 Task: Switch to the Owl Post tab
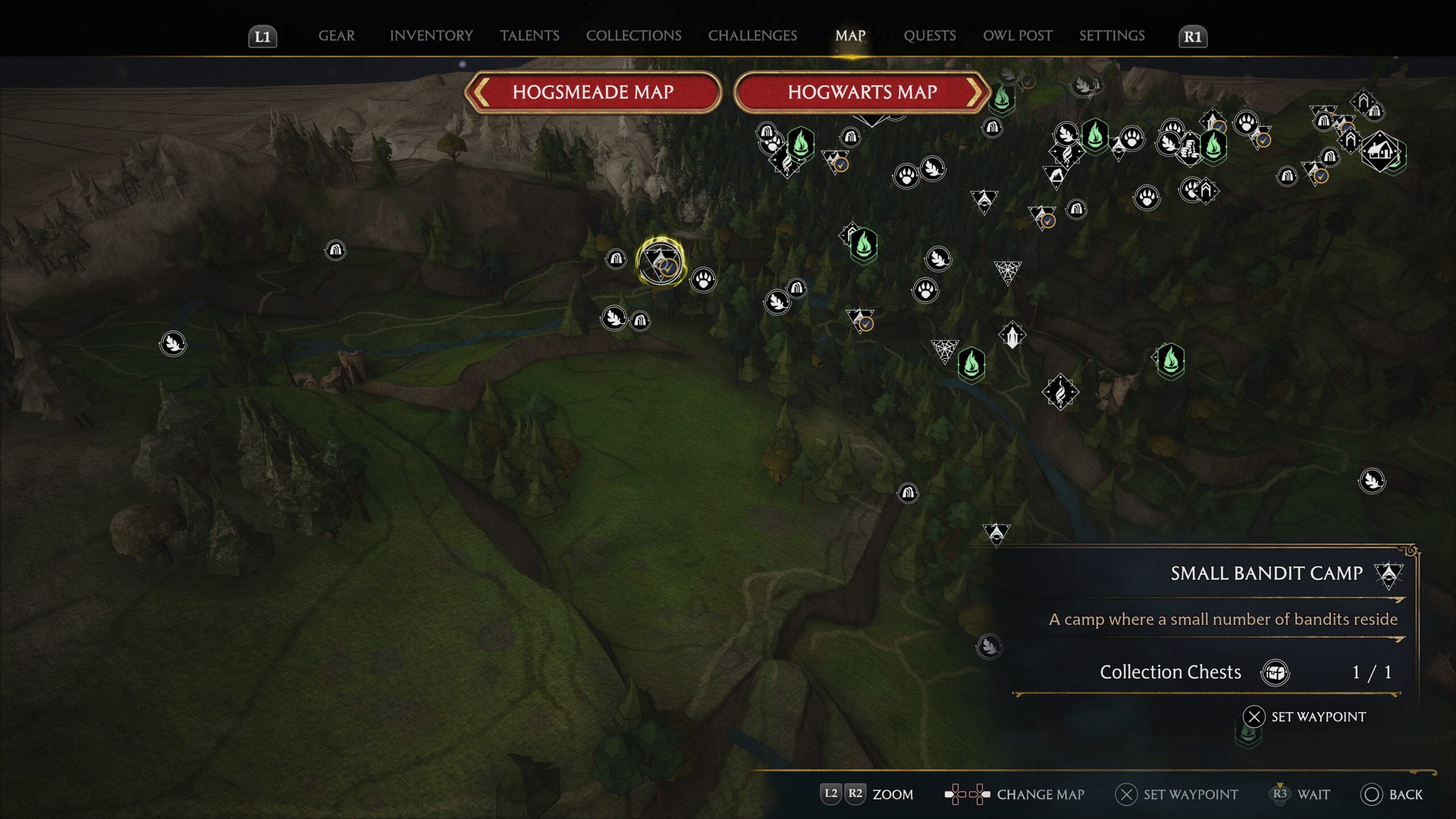pos(1017,36)
